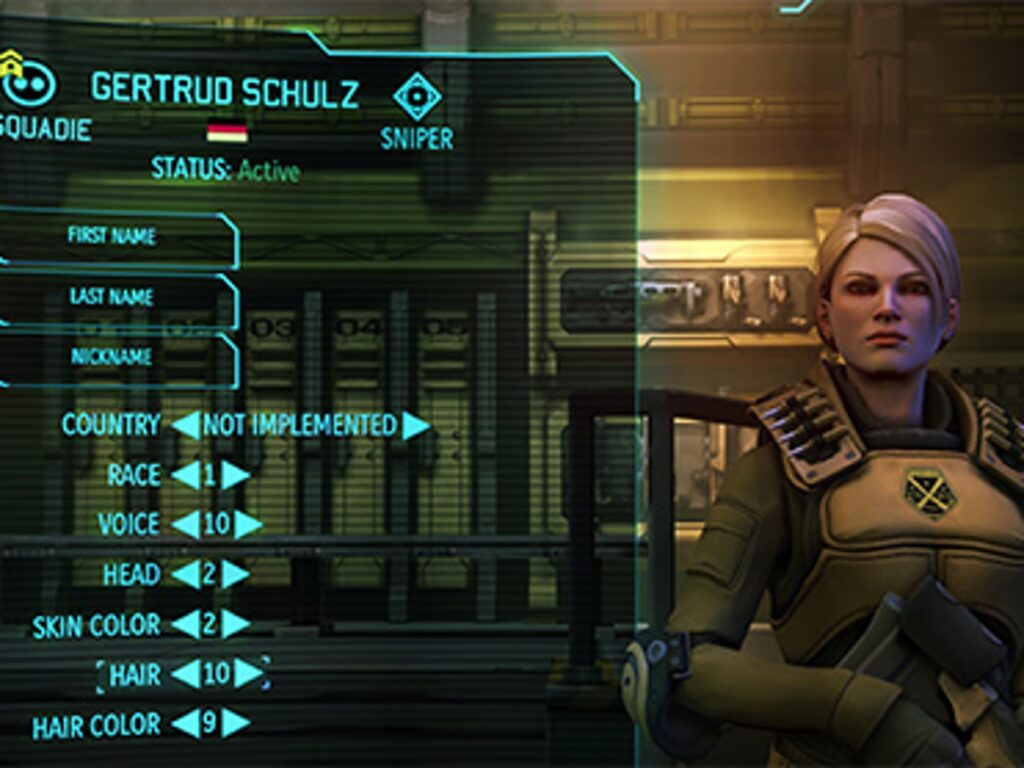This screenshot has height=768, width=1024.
Task: Pick the next Hair Color
Action: click(236, 723)
